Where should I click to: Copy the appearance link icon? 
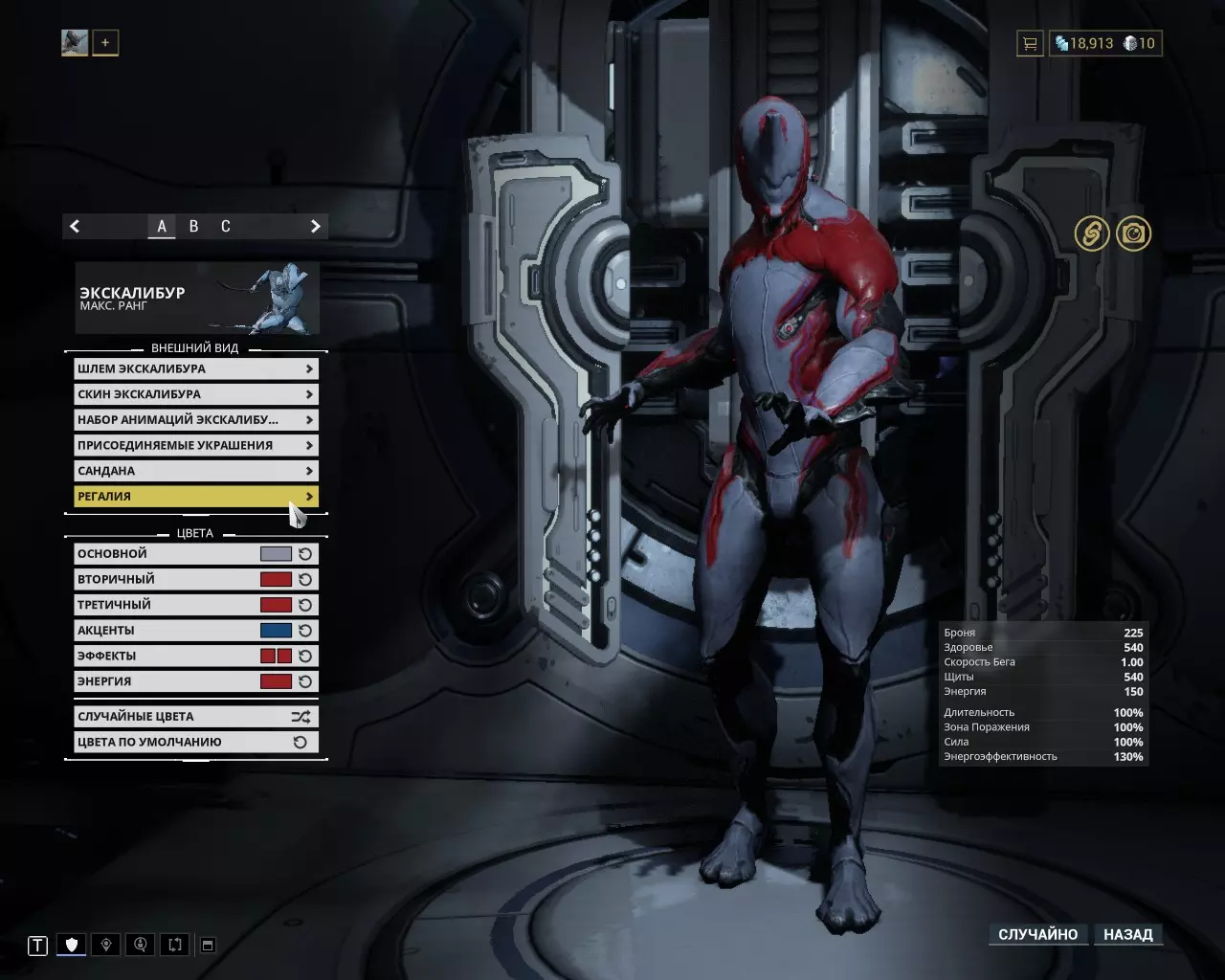[1091, 234]
